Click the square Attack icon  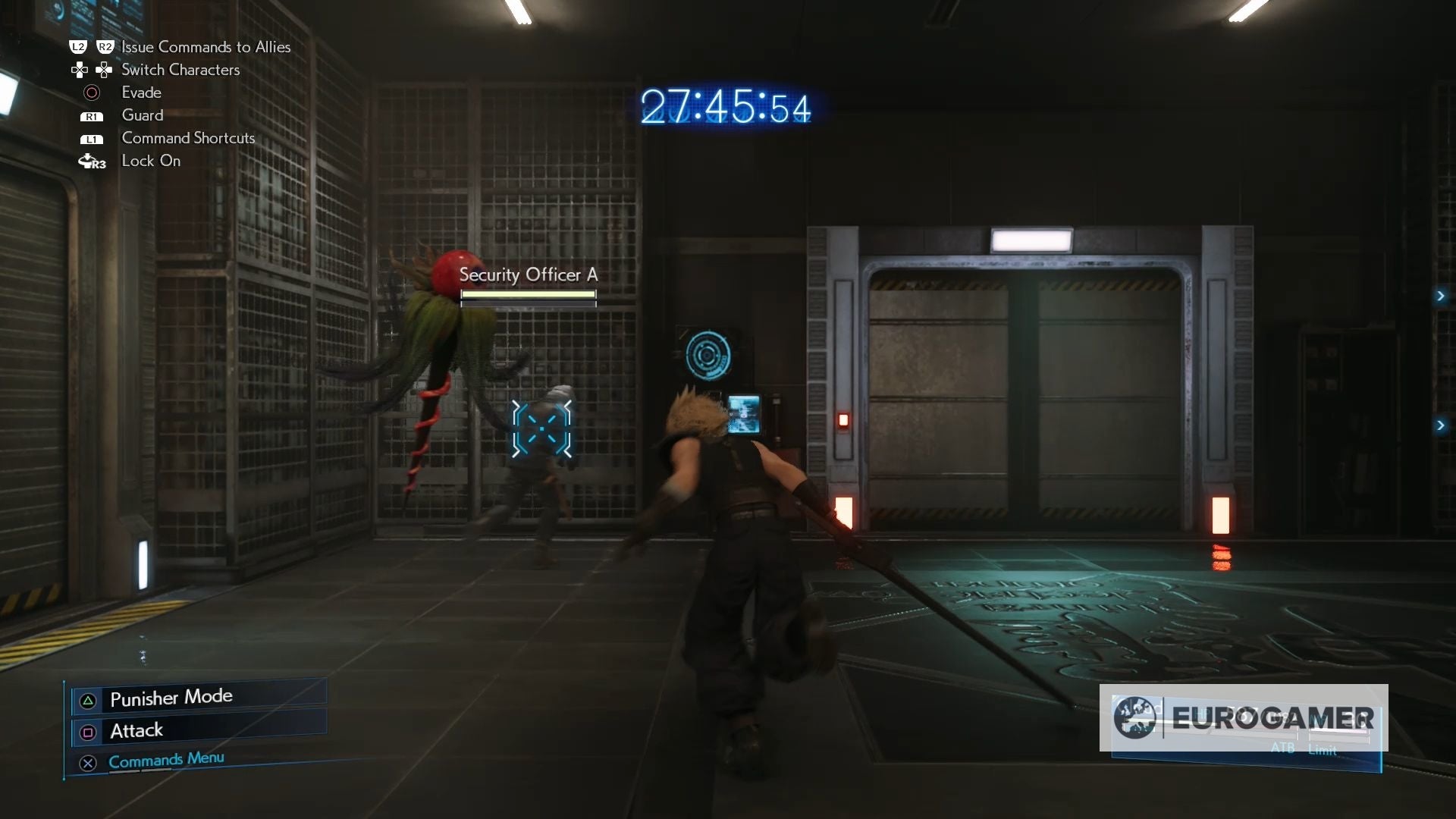pyautogui.click(x=87, y=733)
